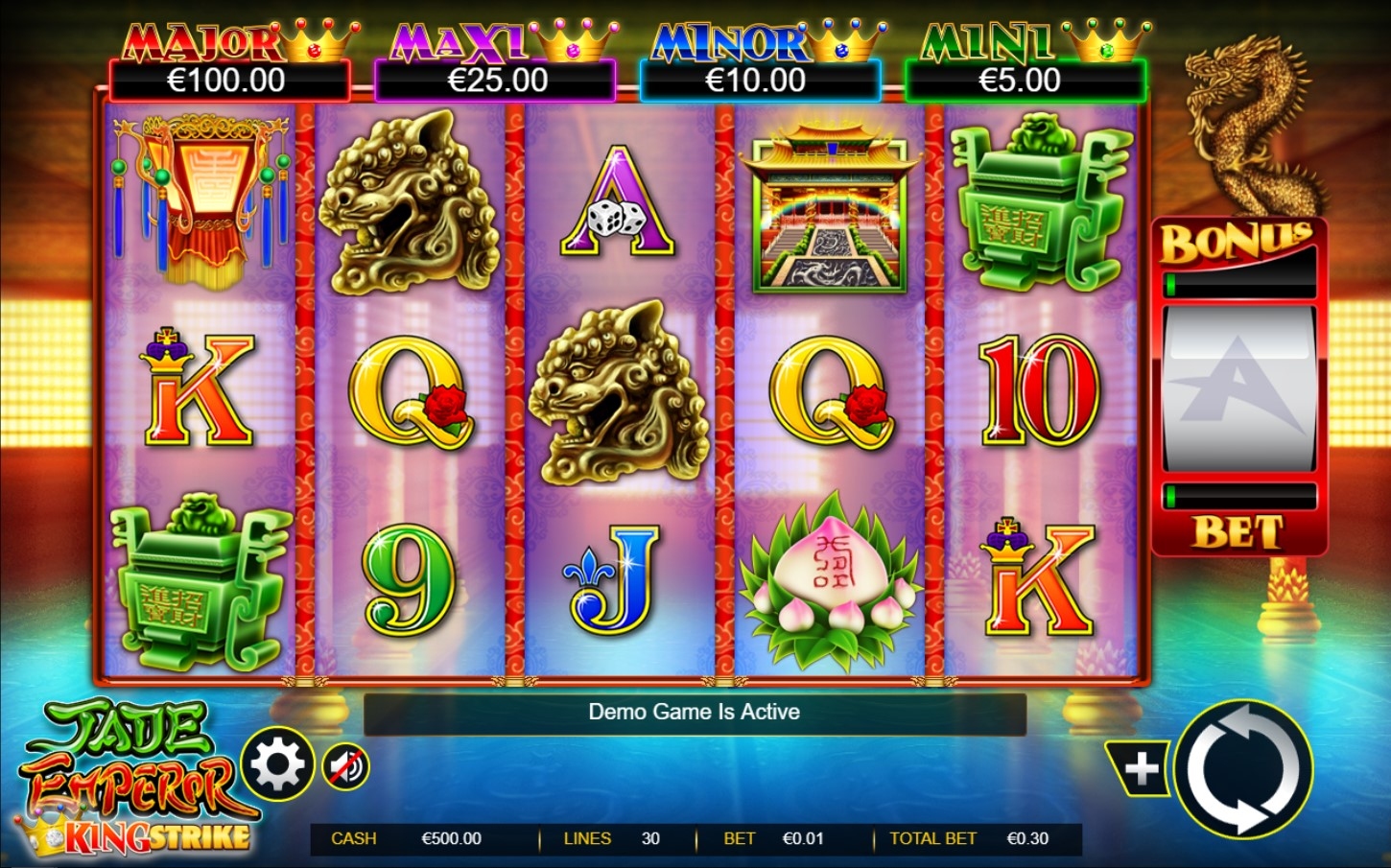1391x868 pixels.
Task: Activate the red Bonus Bet panel
Action: [1238, 387]
